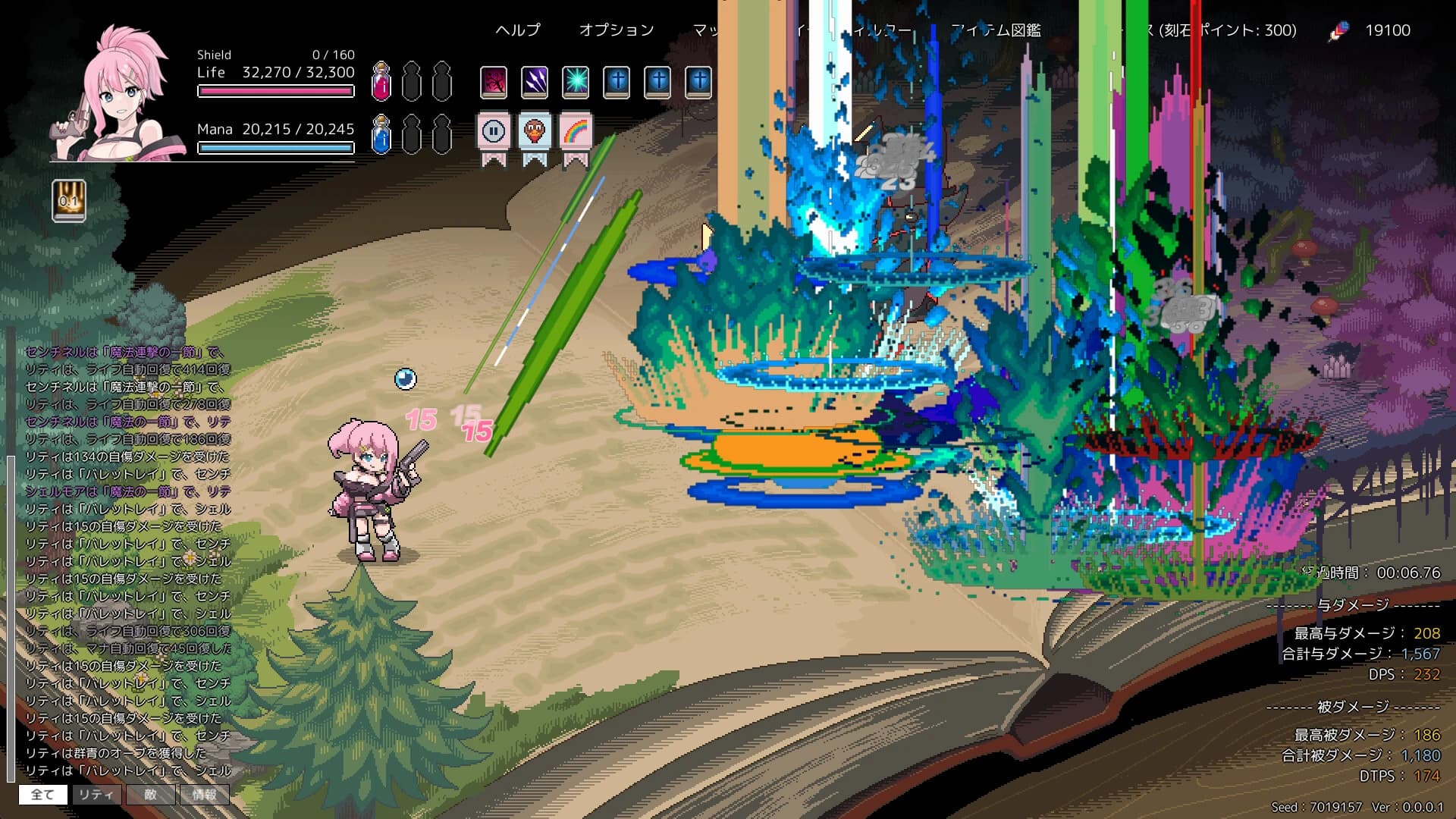Open the オプション menu
Screen dimensions: 1456x819
[616, 30]
